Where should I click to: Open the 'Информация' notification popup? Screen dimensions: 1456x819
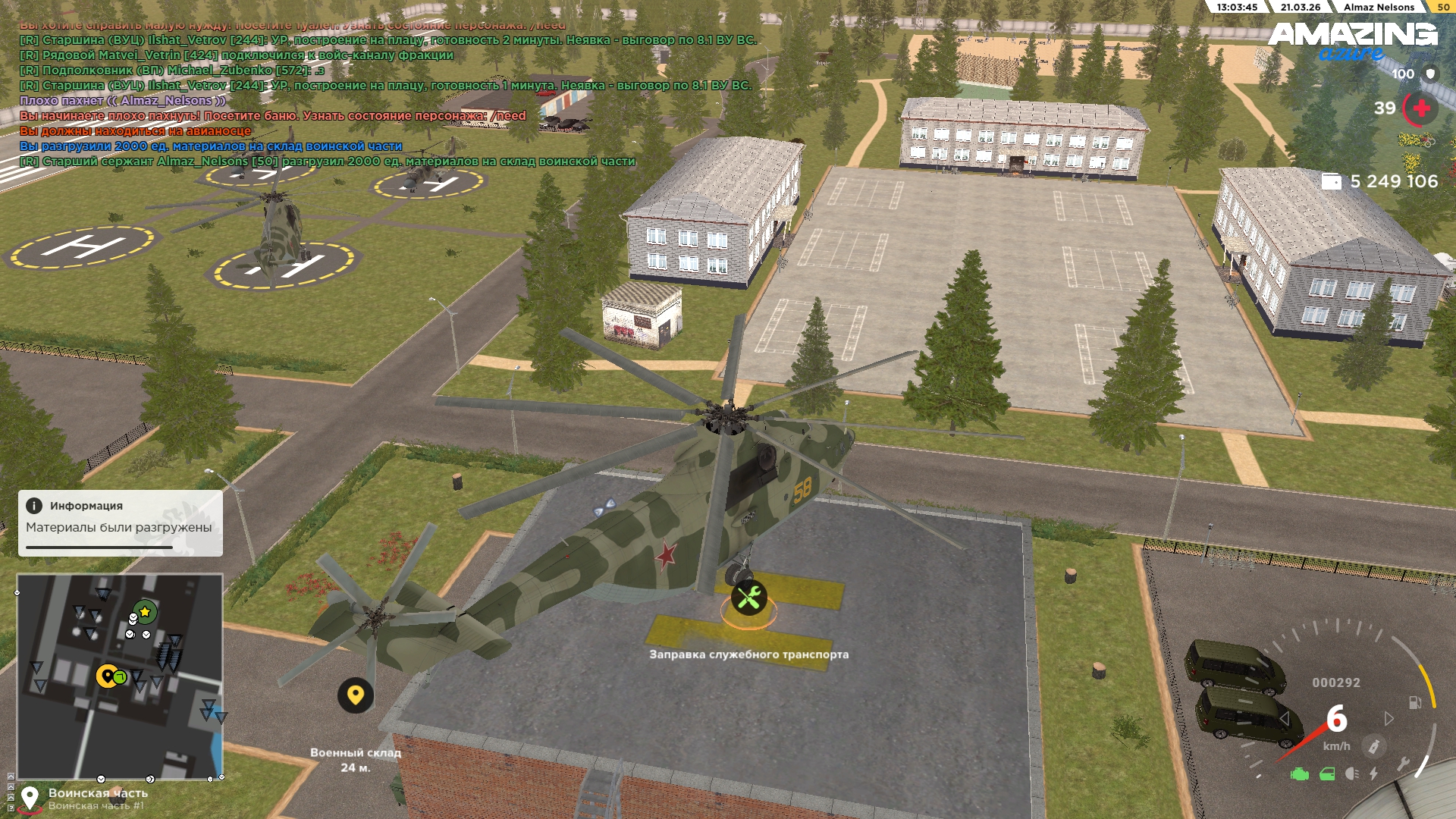coord(120,522)
